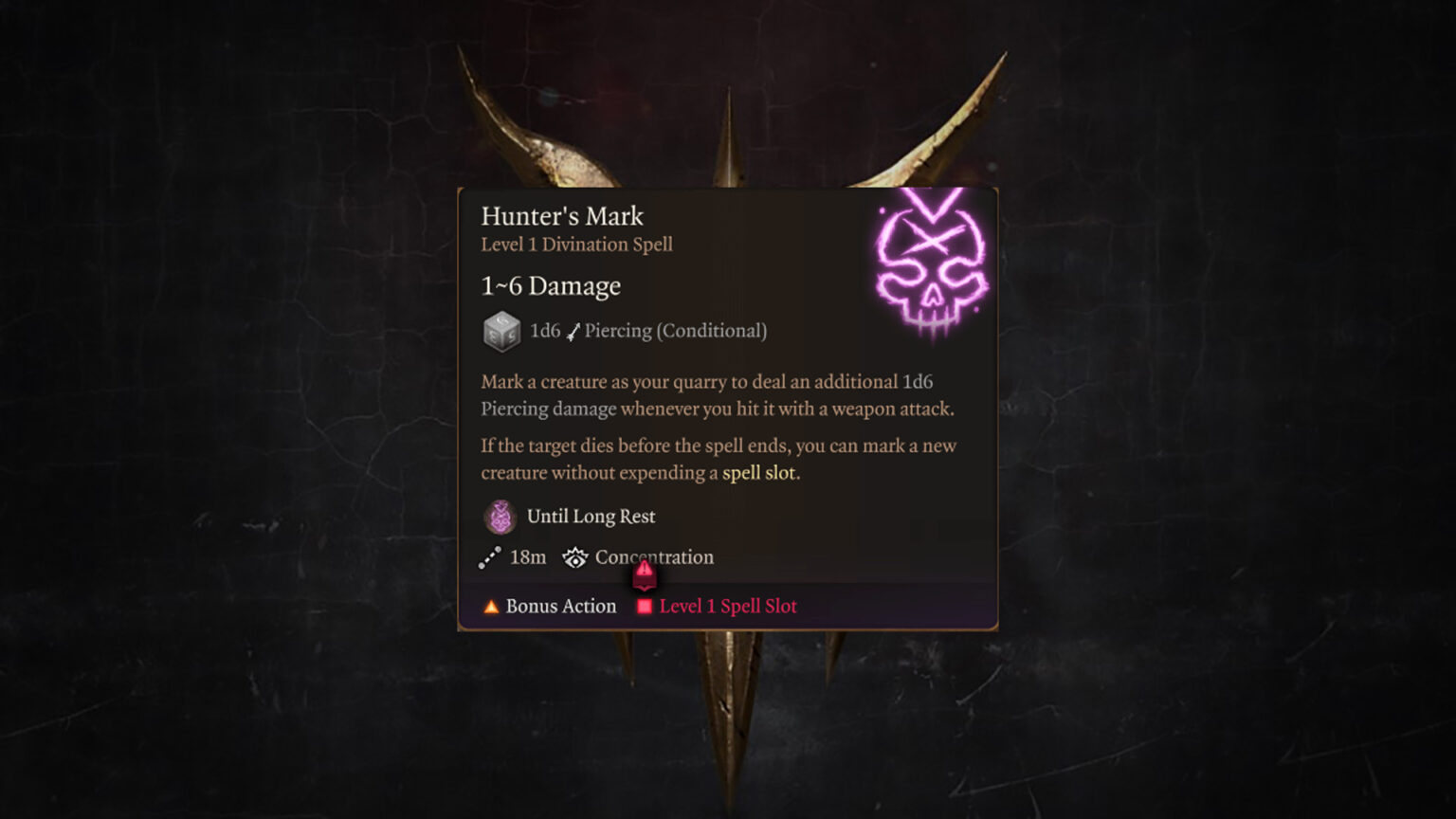Image resolution: width=1456 pixels, height=819 pixels.
Task: Open the spell slot tooltip link
Action: click(760, 473)
